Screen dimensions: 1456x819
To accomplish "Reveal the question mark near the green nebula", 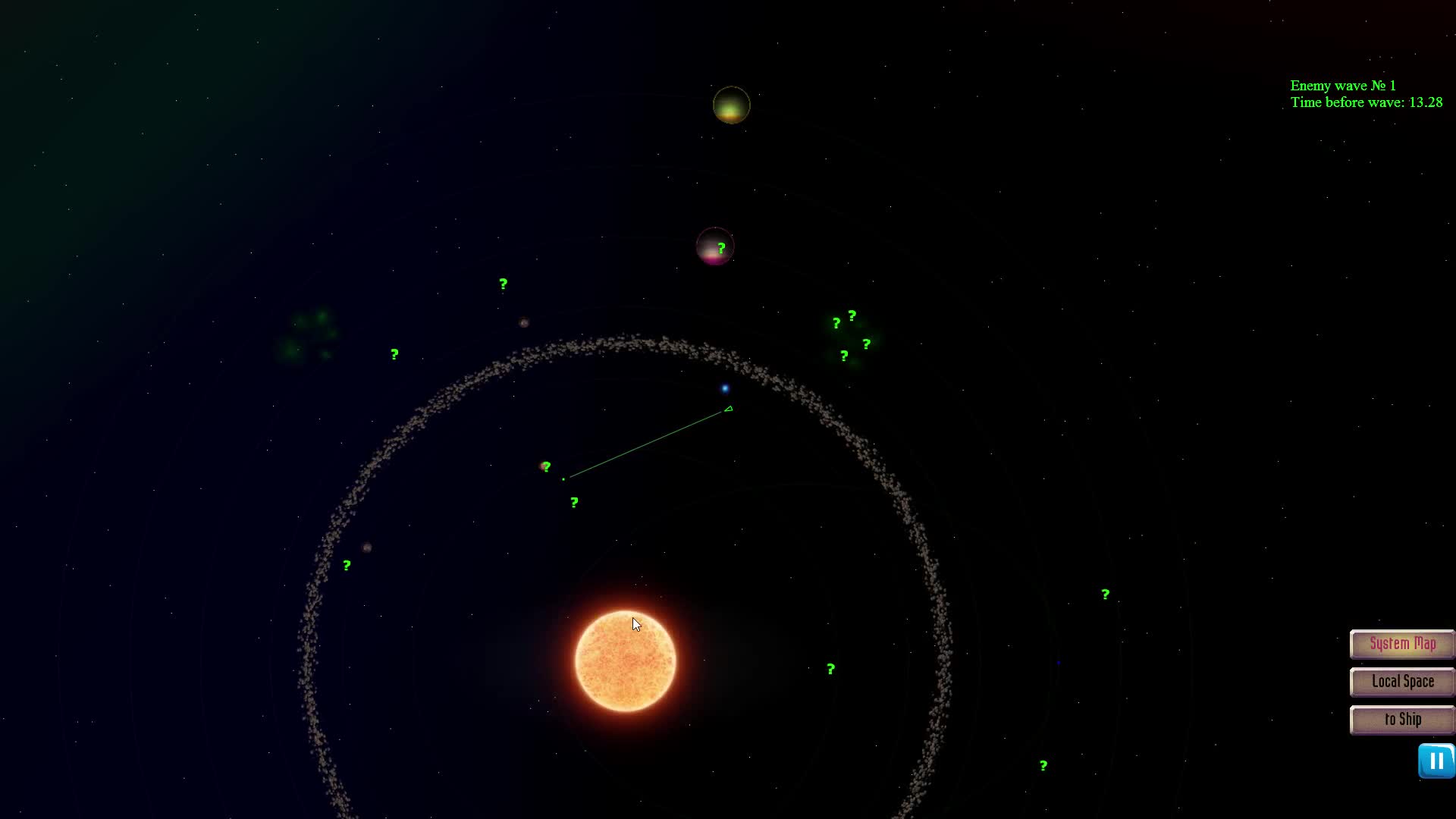I will [394, 353].
